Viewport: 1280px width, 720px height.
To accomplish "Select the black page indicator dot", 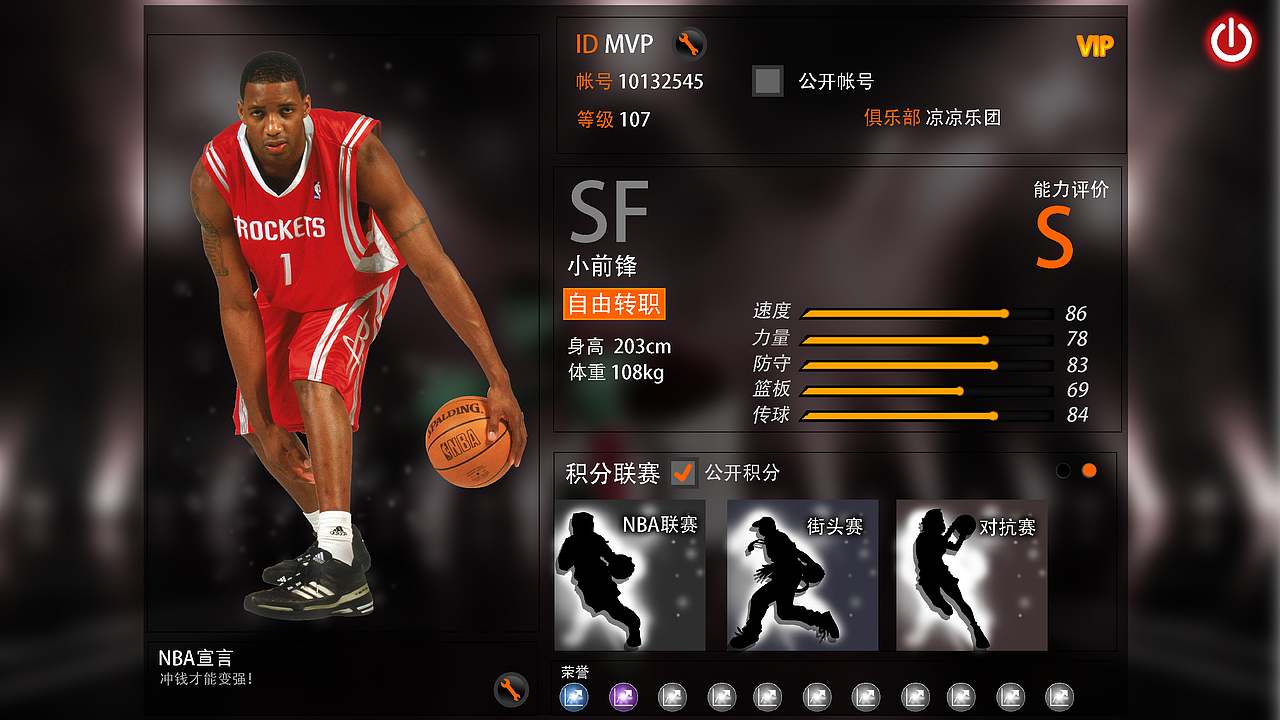I will coord(1063,469).
